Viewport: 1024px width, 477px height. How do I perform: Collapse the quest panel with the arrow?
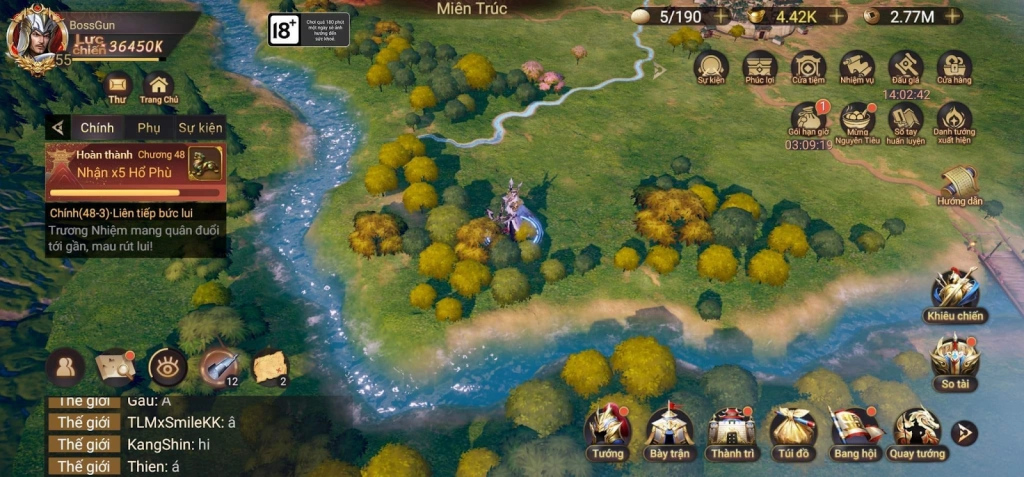tap(58, 128)
